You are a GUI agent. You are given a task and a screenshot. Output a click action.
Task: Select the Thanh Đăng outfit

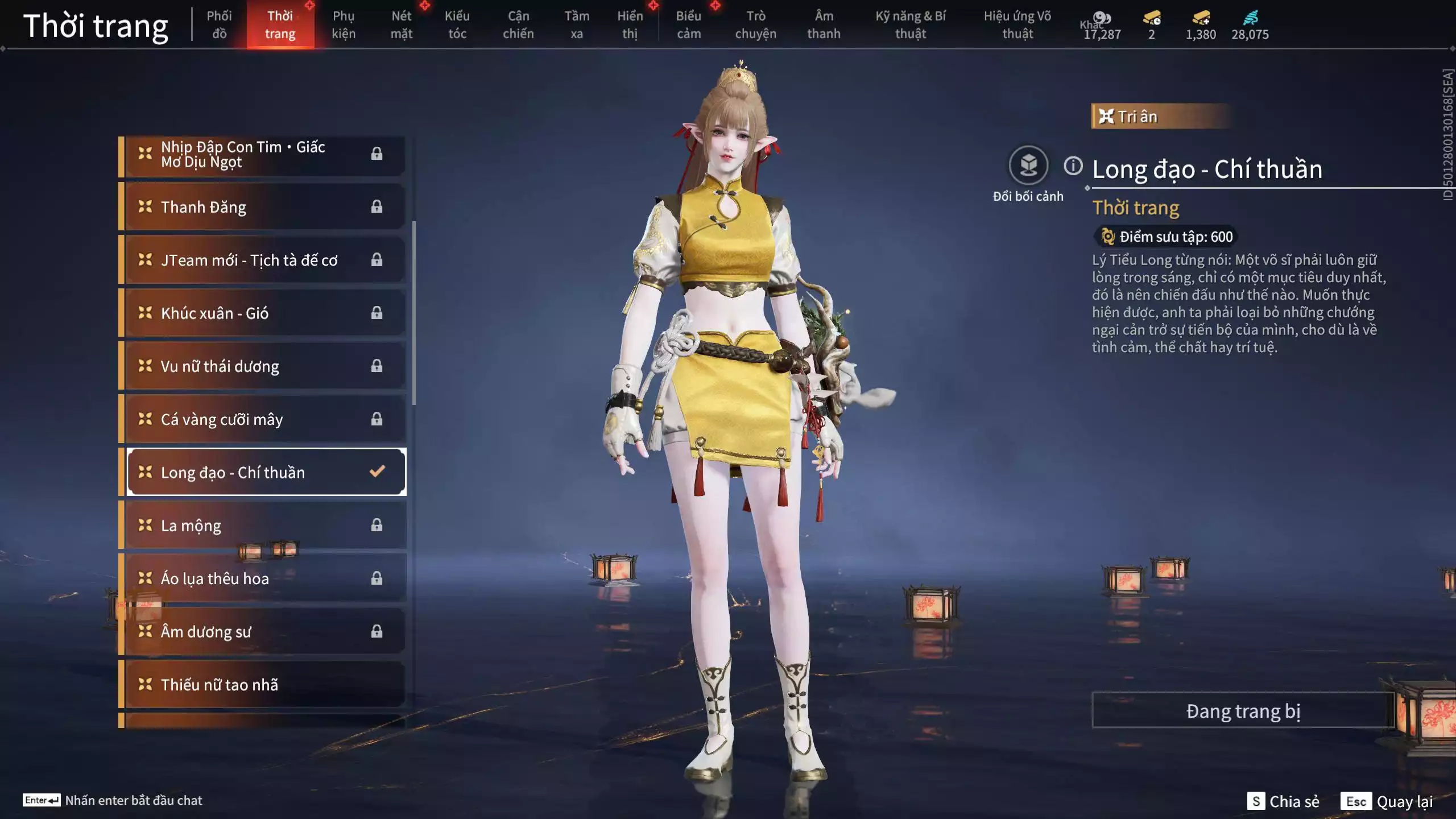[265, 207]
